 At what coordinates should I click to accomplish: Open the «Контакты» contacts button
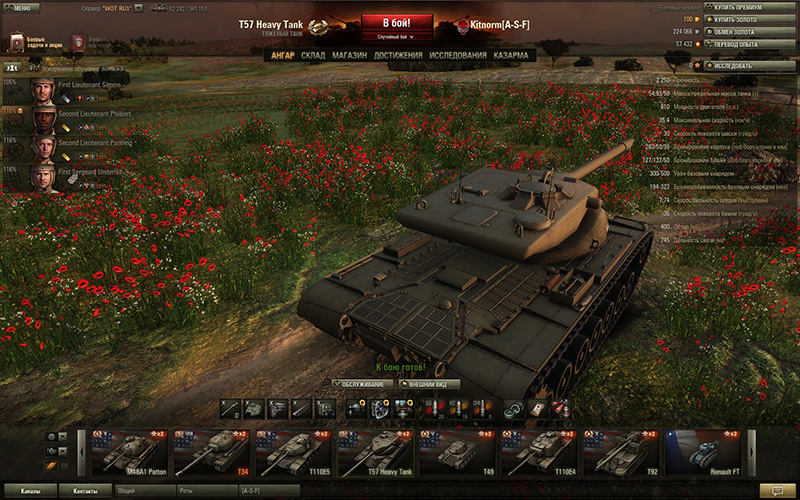point(85,491)
